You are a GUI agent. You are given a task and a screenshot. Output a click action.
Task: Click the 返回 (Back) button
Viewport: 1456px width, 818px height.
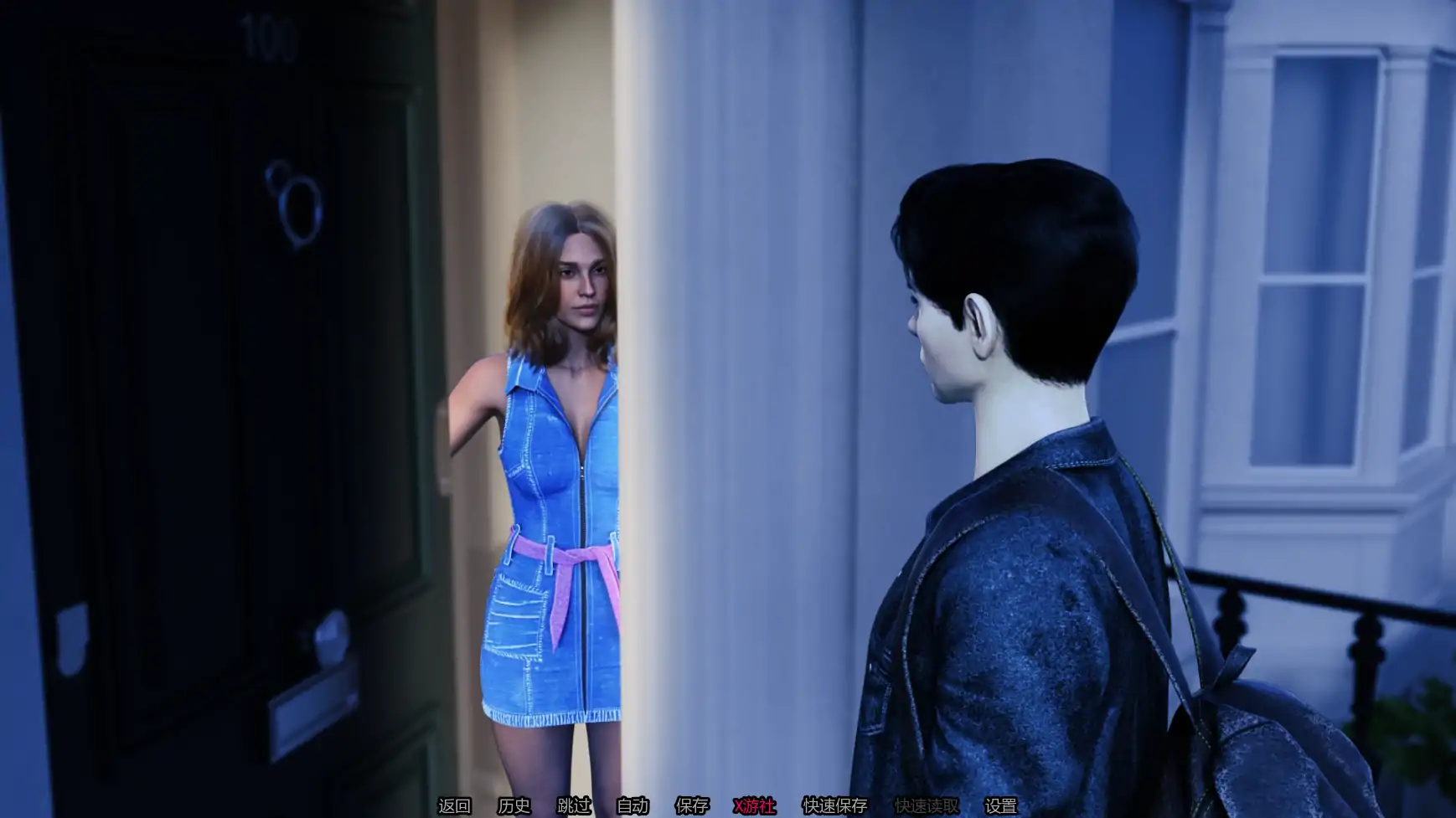454,805
